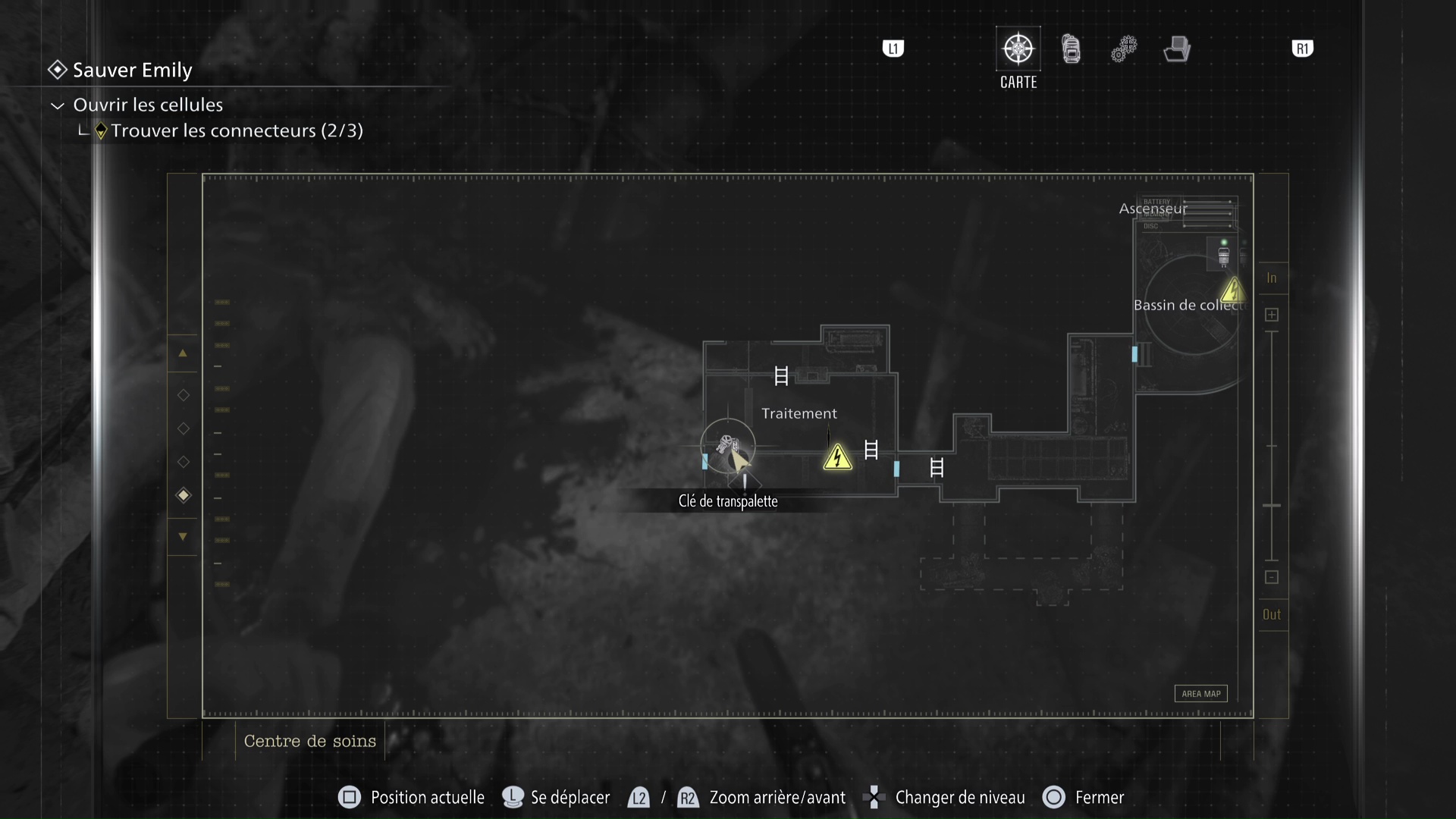
Task: Select the Clé de transpalette key marker
Action: [x=728, y=444]
